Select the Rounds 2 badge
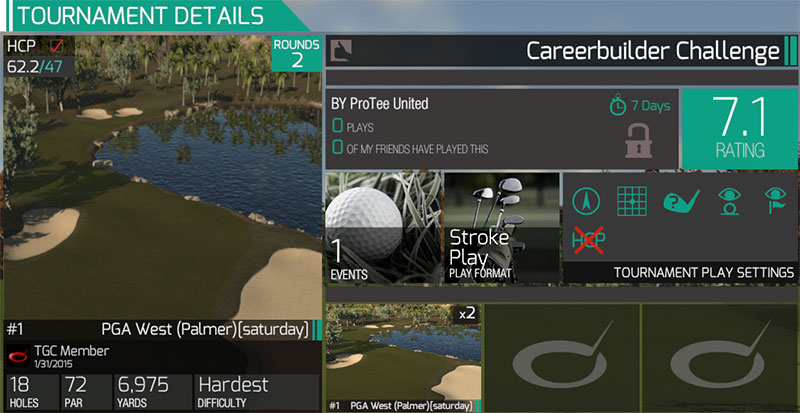 [x=297, y=53]
